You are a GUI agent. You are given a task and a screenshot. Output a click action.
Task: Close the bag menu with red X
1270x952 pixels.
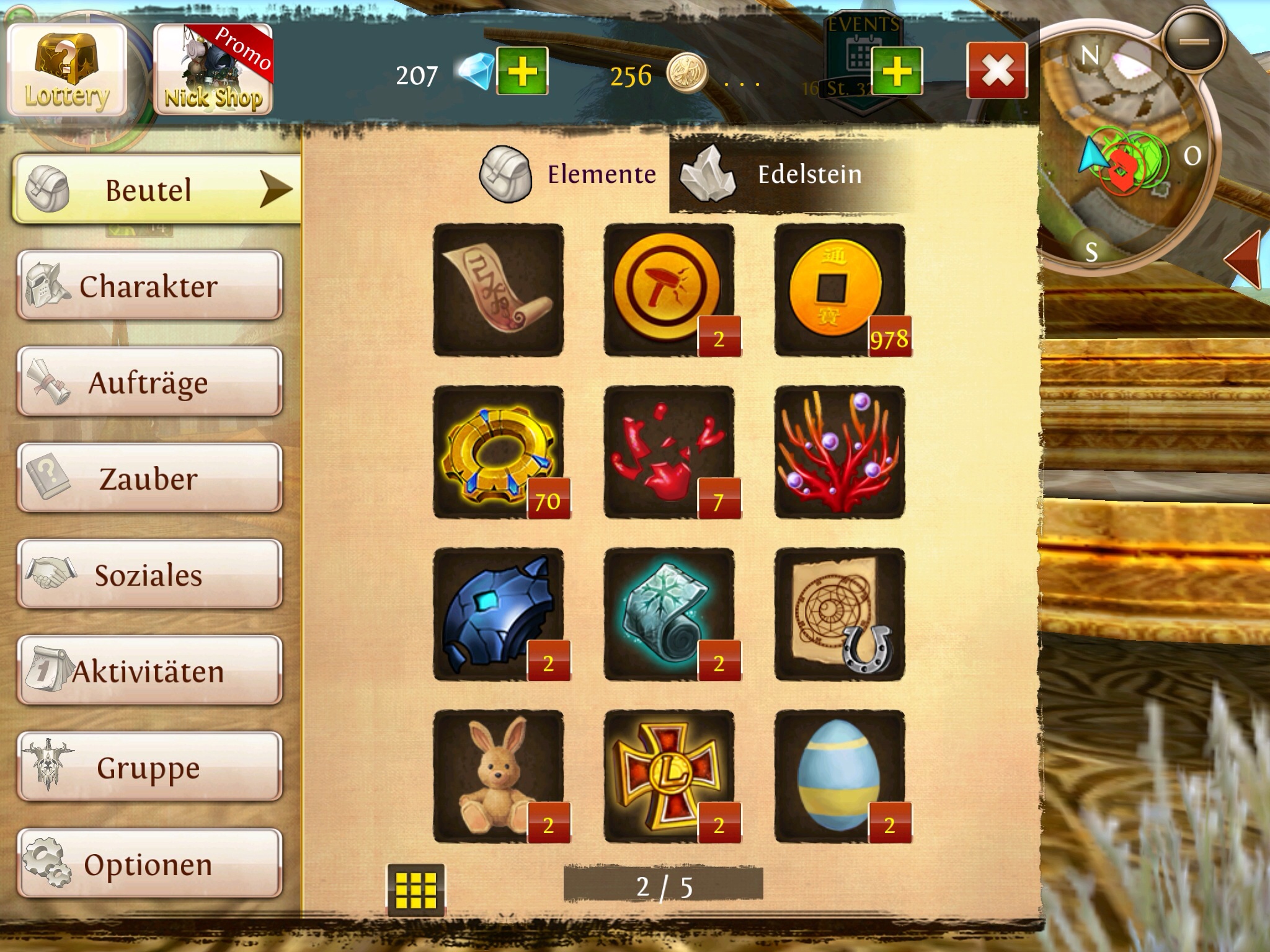[997, 71]
